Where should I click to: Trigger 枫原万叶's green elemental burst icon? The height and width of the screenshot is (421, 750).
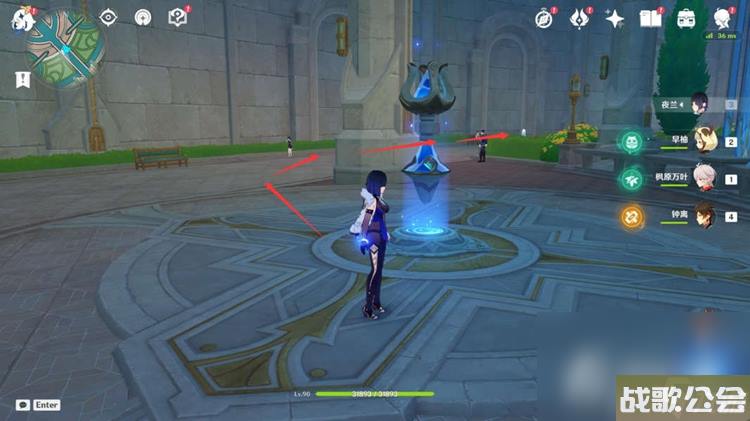pyautogui.click(x=632, y=179)
